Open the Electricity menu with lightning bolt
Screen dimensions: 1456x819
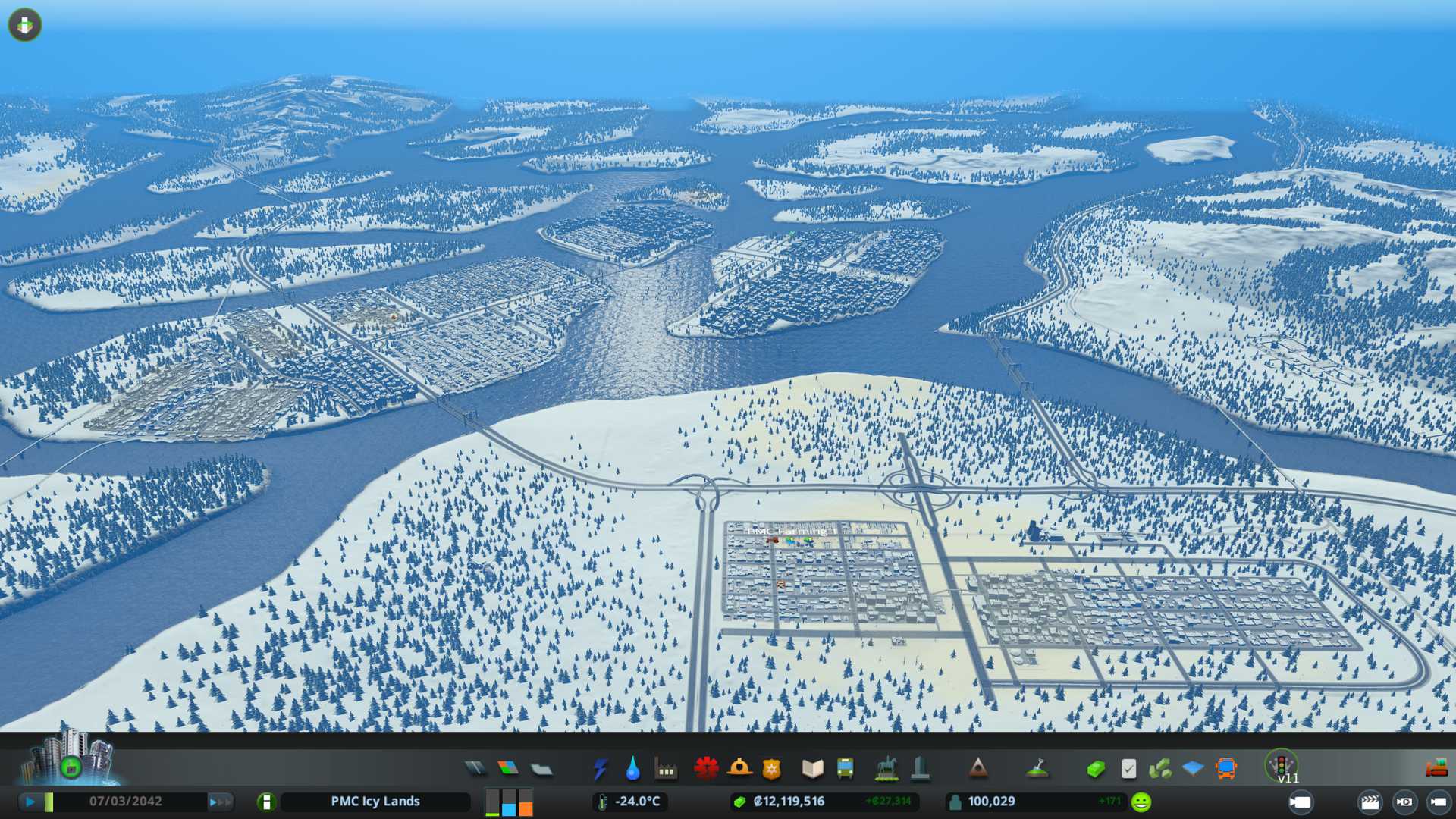(x=600, y=769)
